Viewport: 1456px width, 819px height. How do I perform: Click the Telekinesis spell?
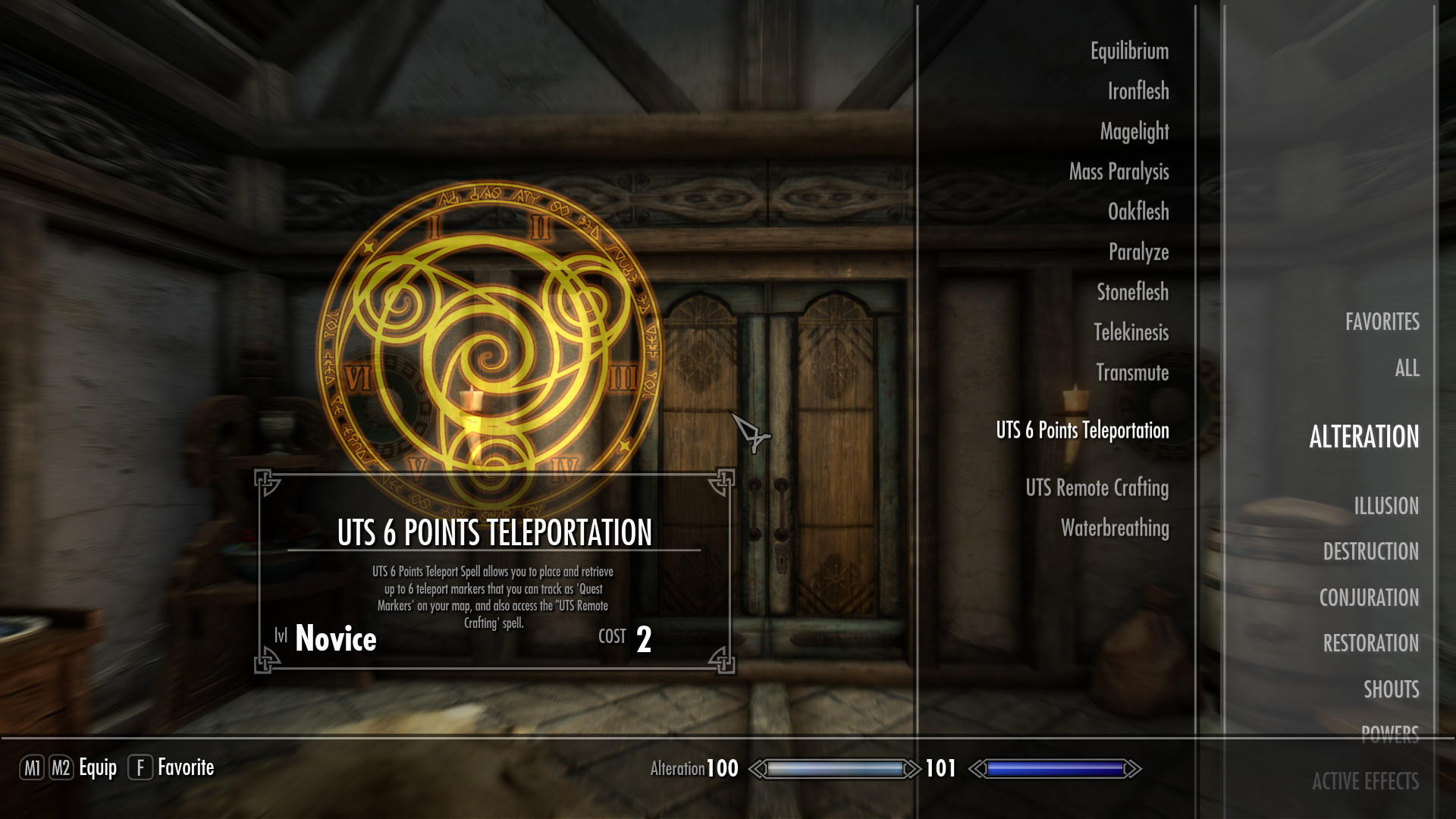(1131, 332)
